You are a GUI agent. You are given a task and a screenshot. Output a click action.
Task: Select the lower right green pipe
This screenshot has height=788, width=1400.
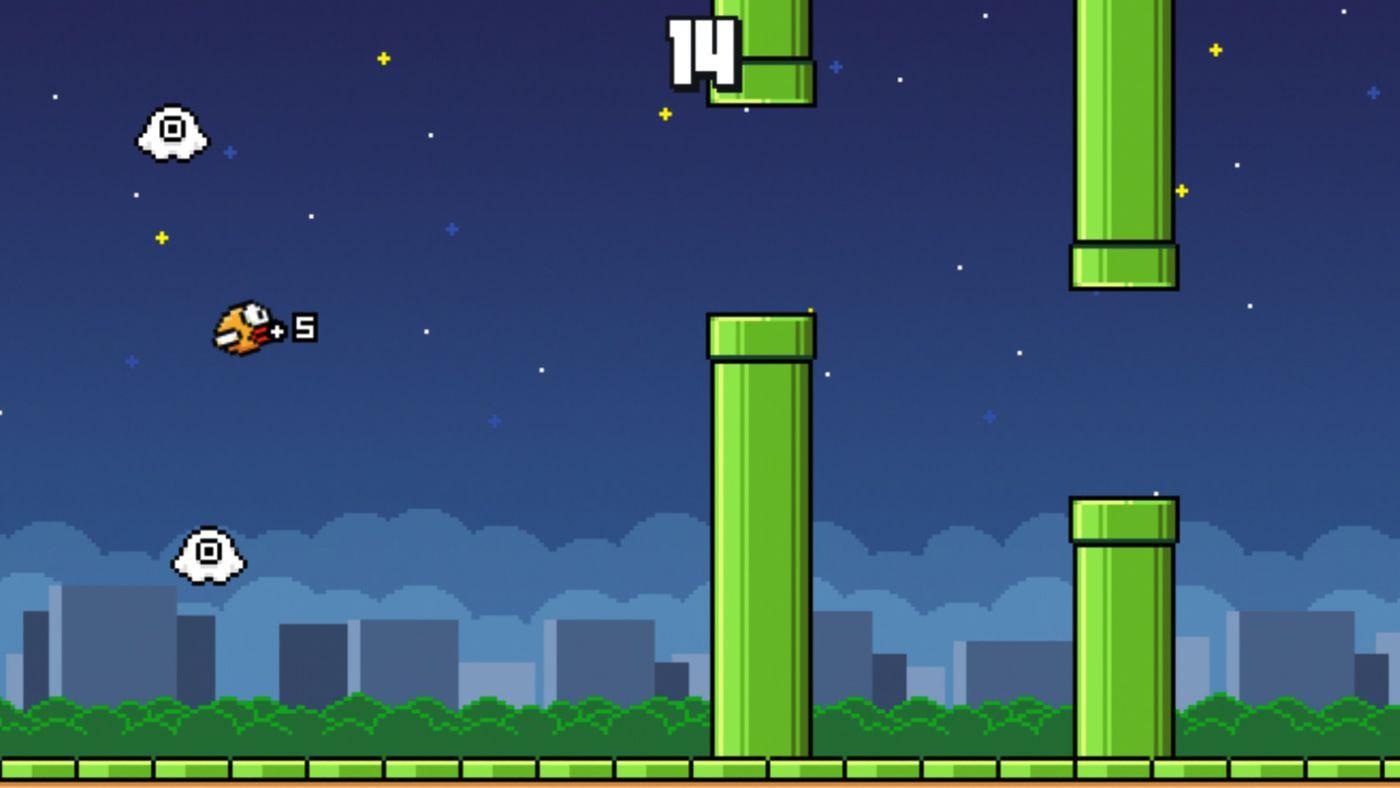[1125, 640]
